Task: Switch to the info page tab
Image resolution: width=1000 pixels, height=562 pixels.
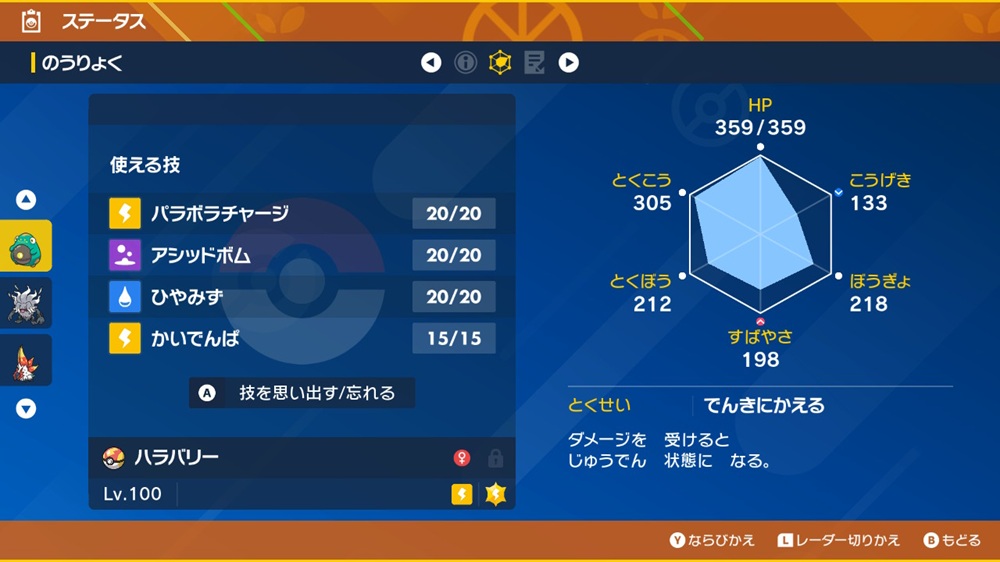Action: point(465,63)
